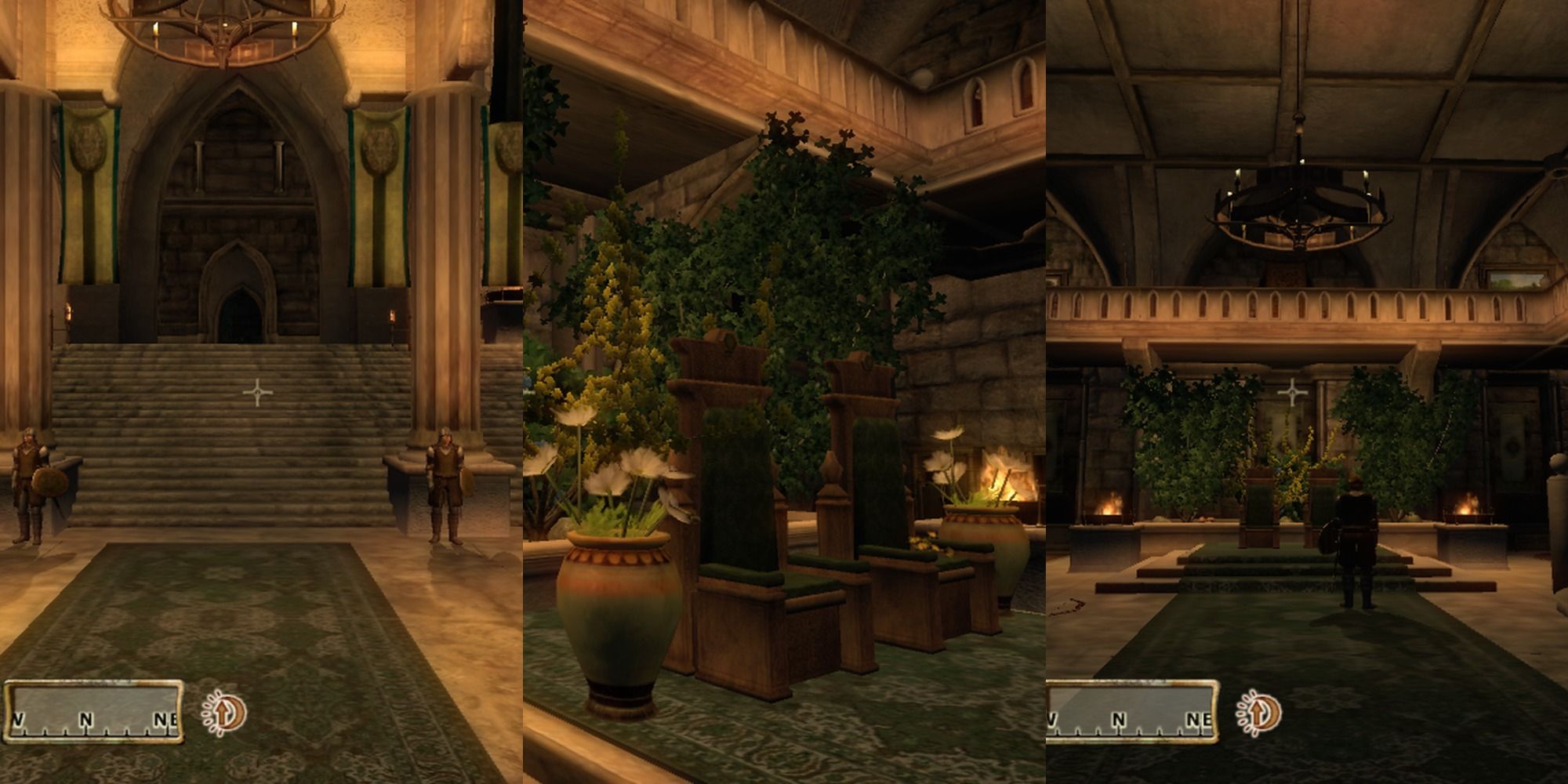Select the sun-shaped effect icon in the throne room screenshot

(x=1259, y=713)
